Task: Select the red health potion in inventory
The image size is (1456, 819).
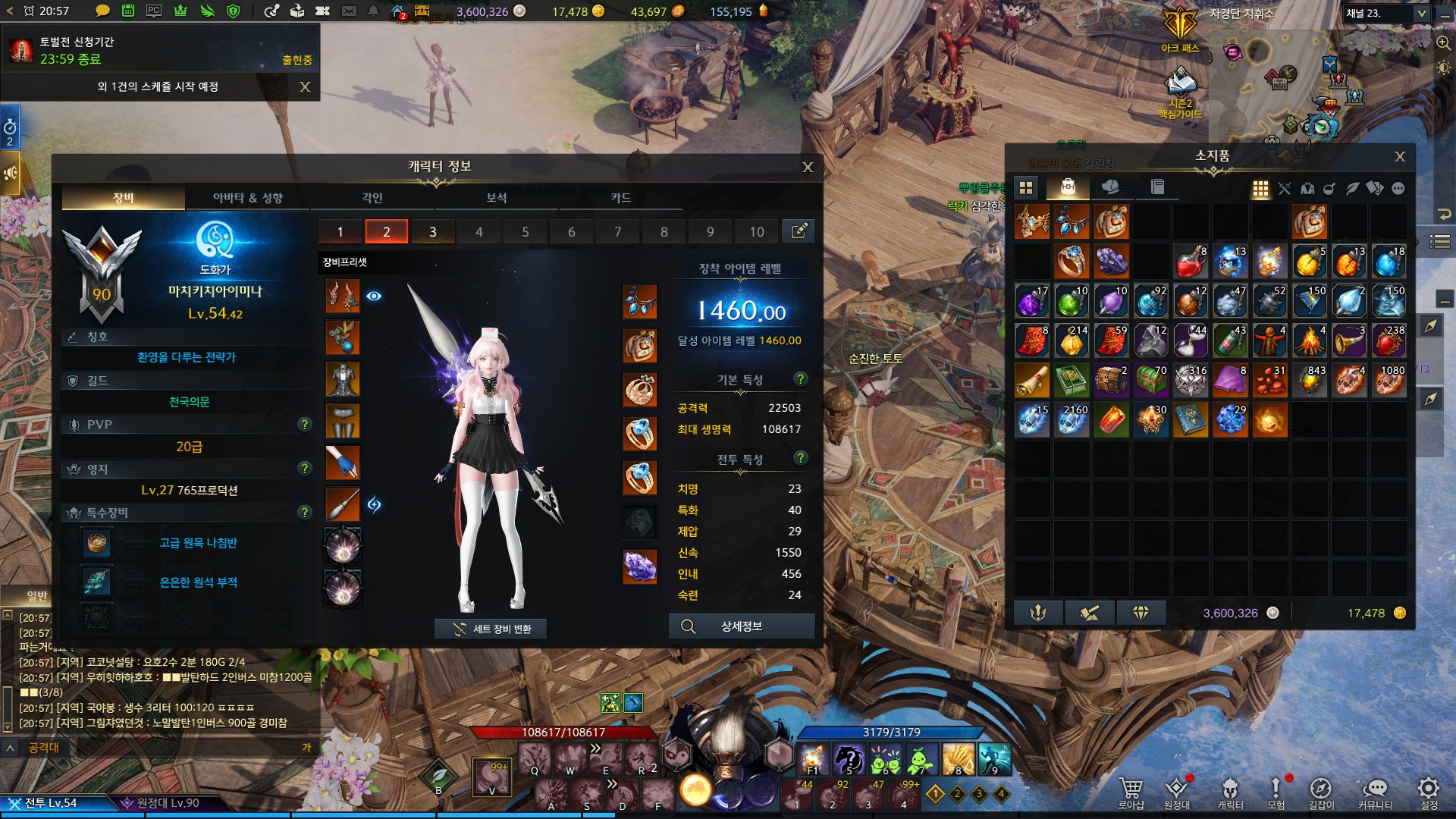Action: pos(1191,262)
